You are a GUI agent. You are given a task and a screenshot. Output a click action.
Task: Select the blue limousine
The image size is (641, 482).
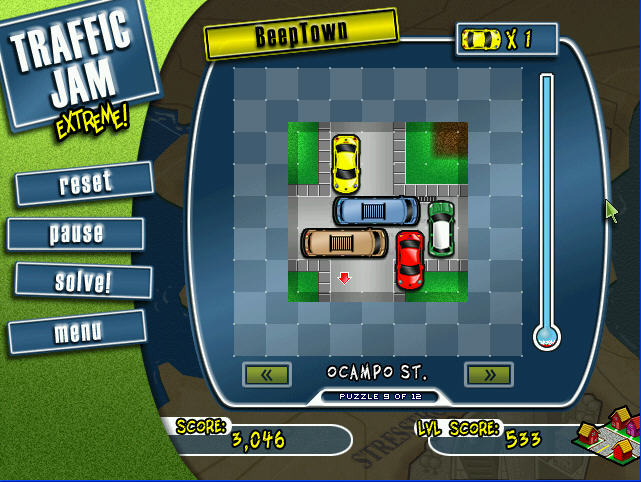tap(376, 210)
